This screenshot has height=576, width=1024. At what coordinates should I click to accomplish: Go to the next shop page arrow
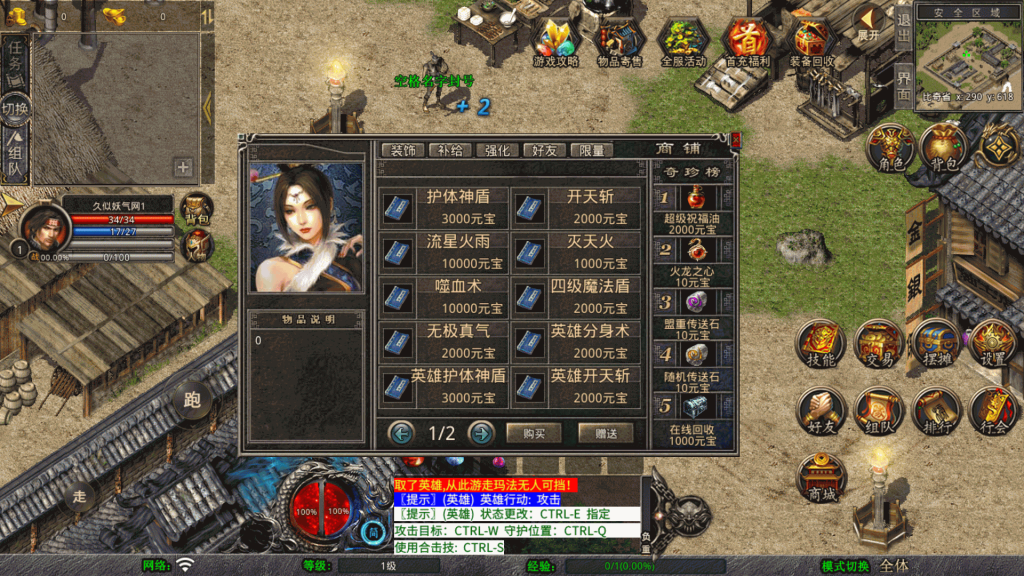(x=481, y=433)
